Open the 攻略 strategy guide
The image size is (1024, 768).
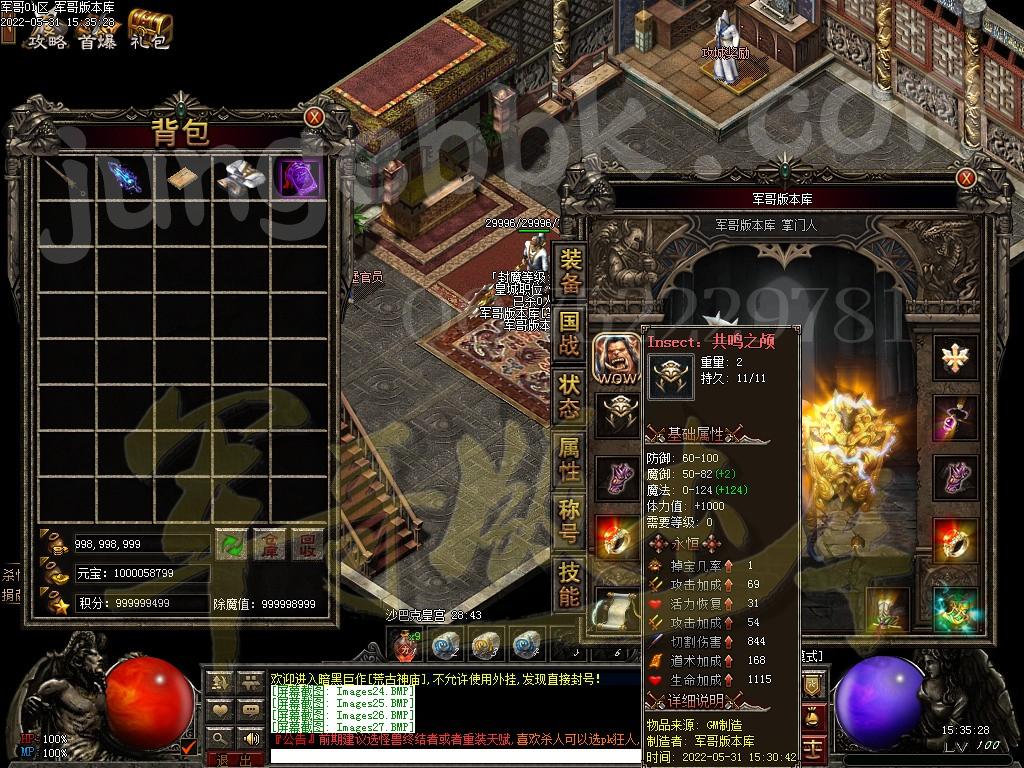(46, 41)
